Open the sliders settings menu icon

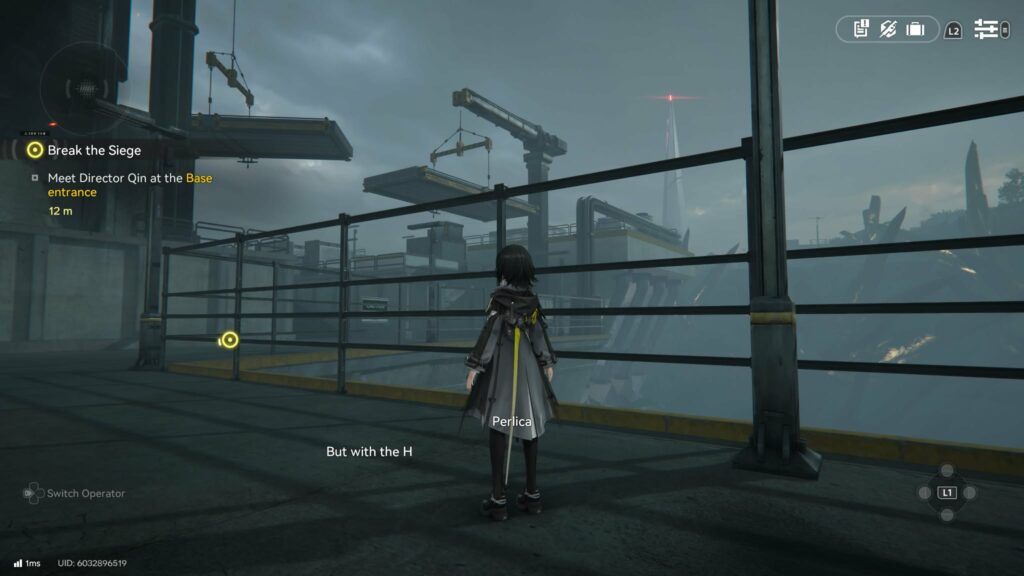tap(986, 30)
